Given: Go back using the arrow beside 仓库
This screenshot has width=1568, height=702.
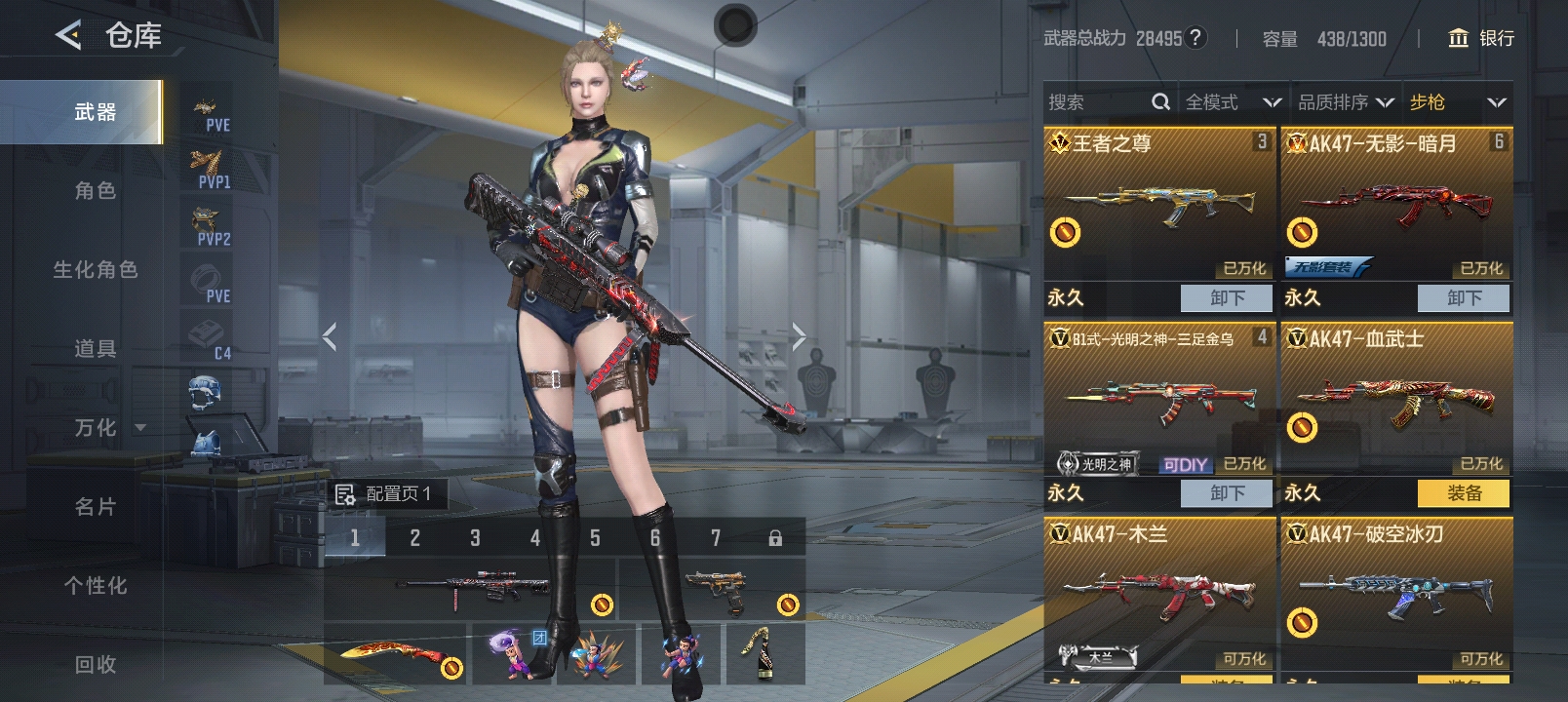Looking at the screenshot, I should (x=68, y=36).
